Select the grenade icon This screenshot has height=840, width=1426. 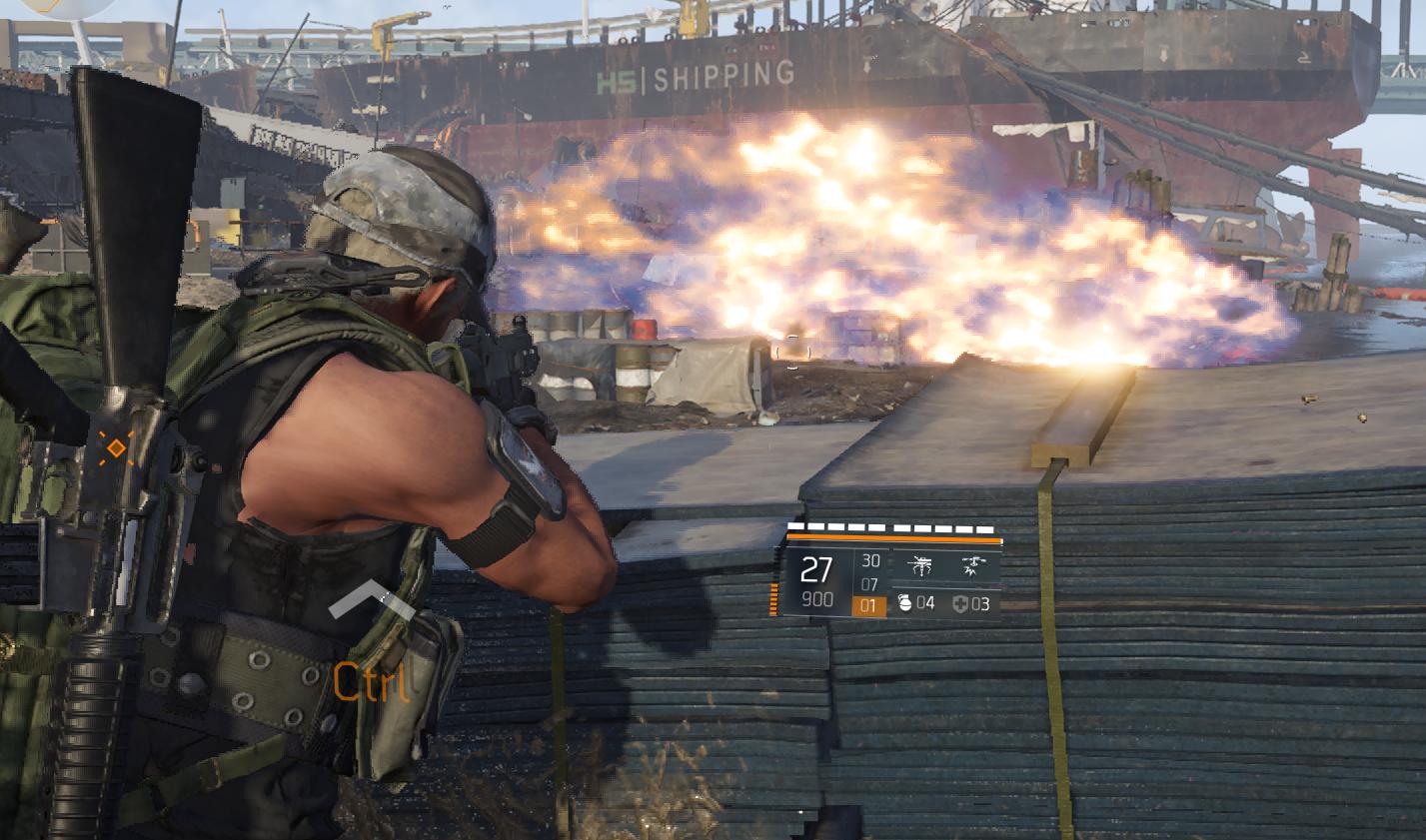(x=904, y=603)
